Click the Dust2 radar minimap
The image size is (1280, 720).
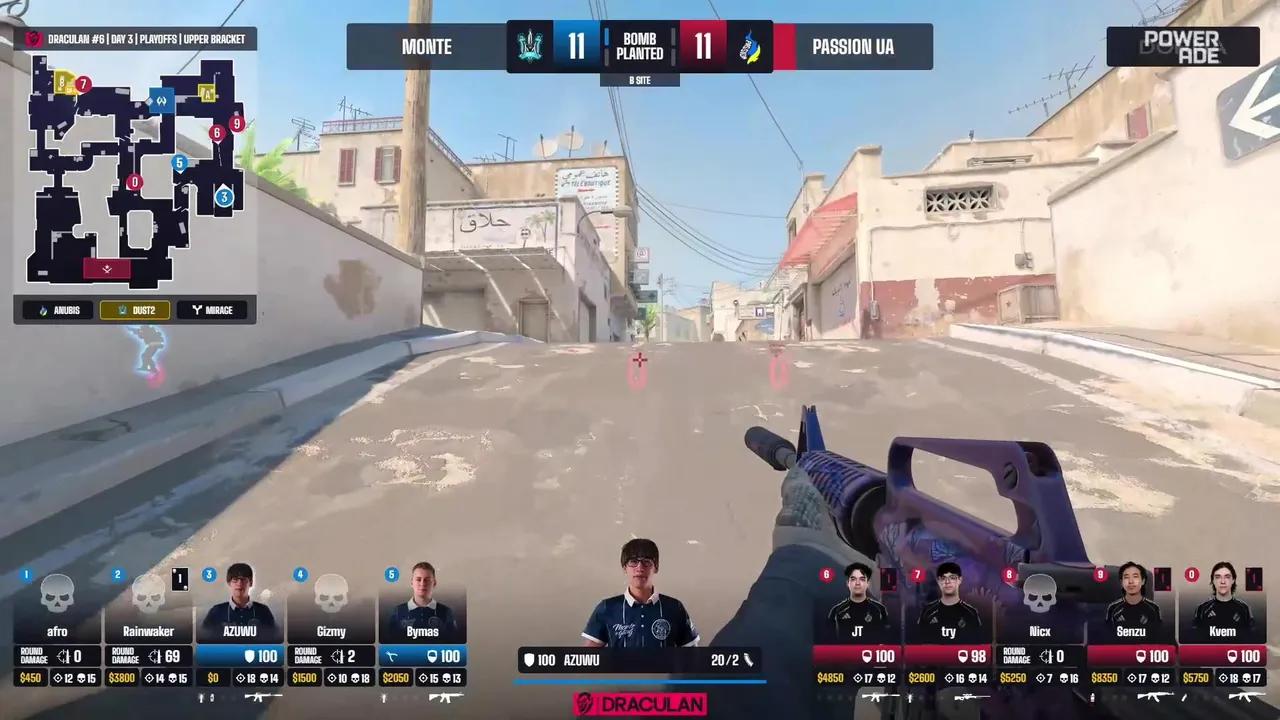click(135, 170)
